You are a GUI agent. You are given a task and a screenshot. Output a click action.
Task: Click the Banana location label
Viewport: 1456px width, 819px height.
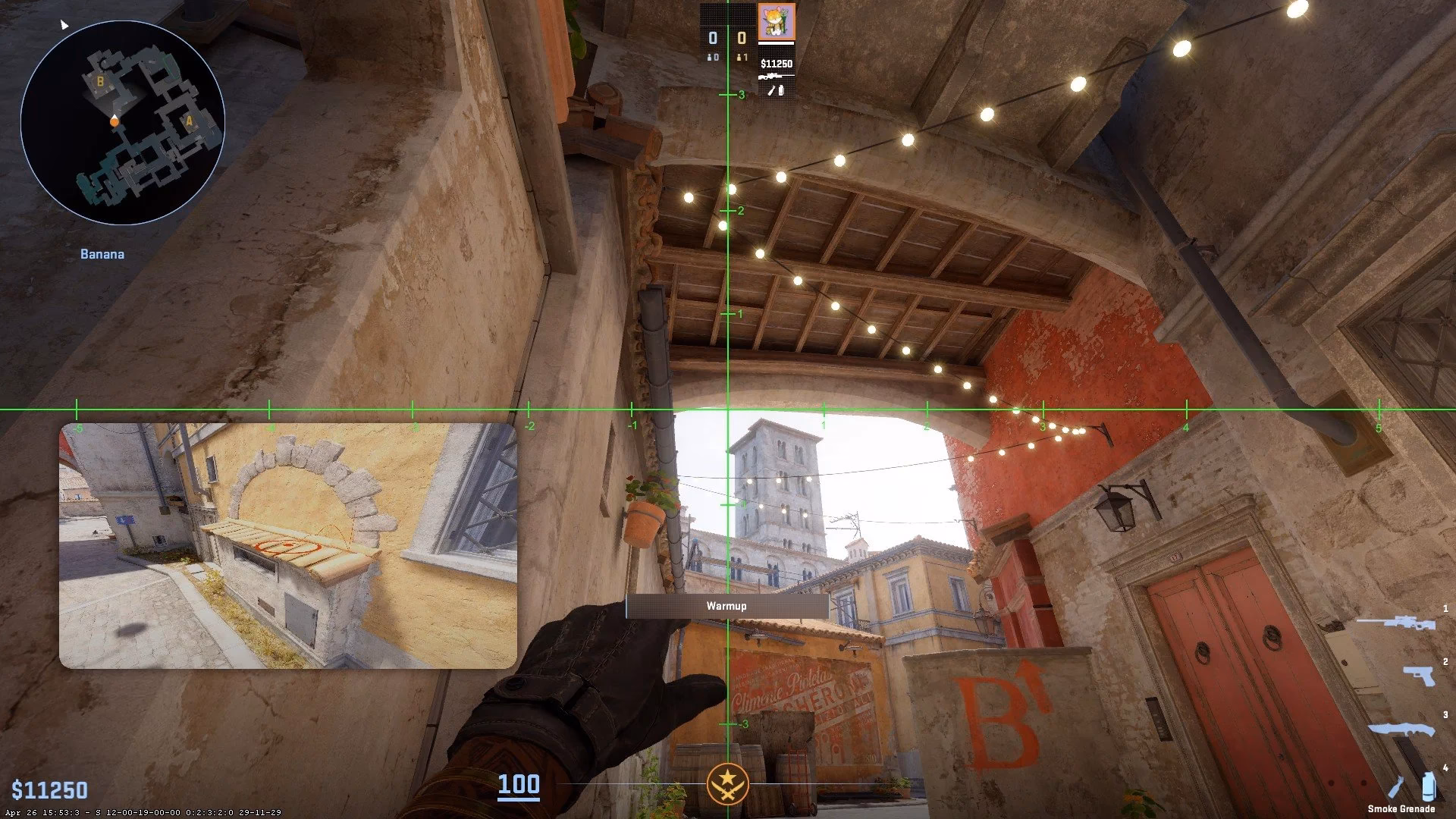(x=102, y=254)
